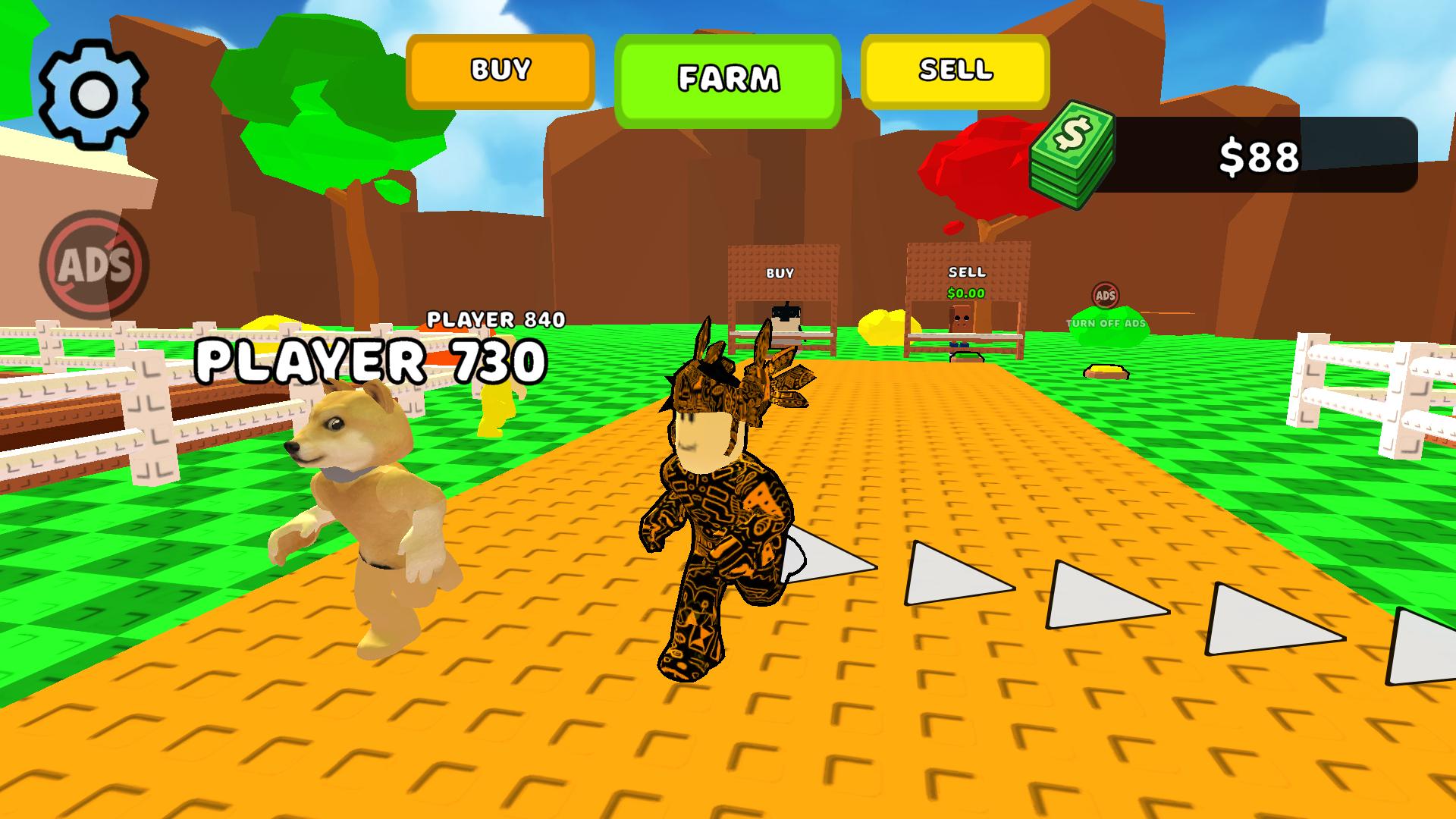The width and height of the screenshot is (1456, 819).
Task: Tap the red ADS orb near the fence
Action: coord(1106,294)
